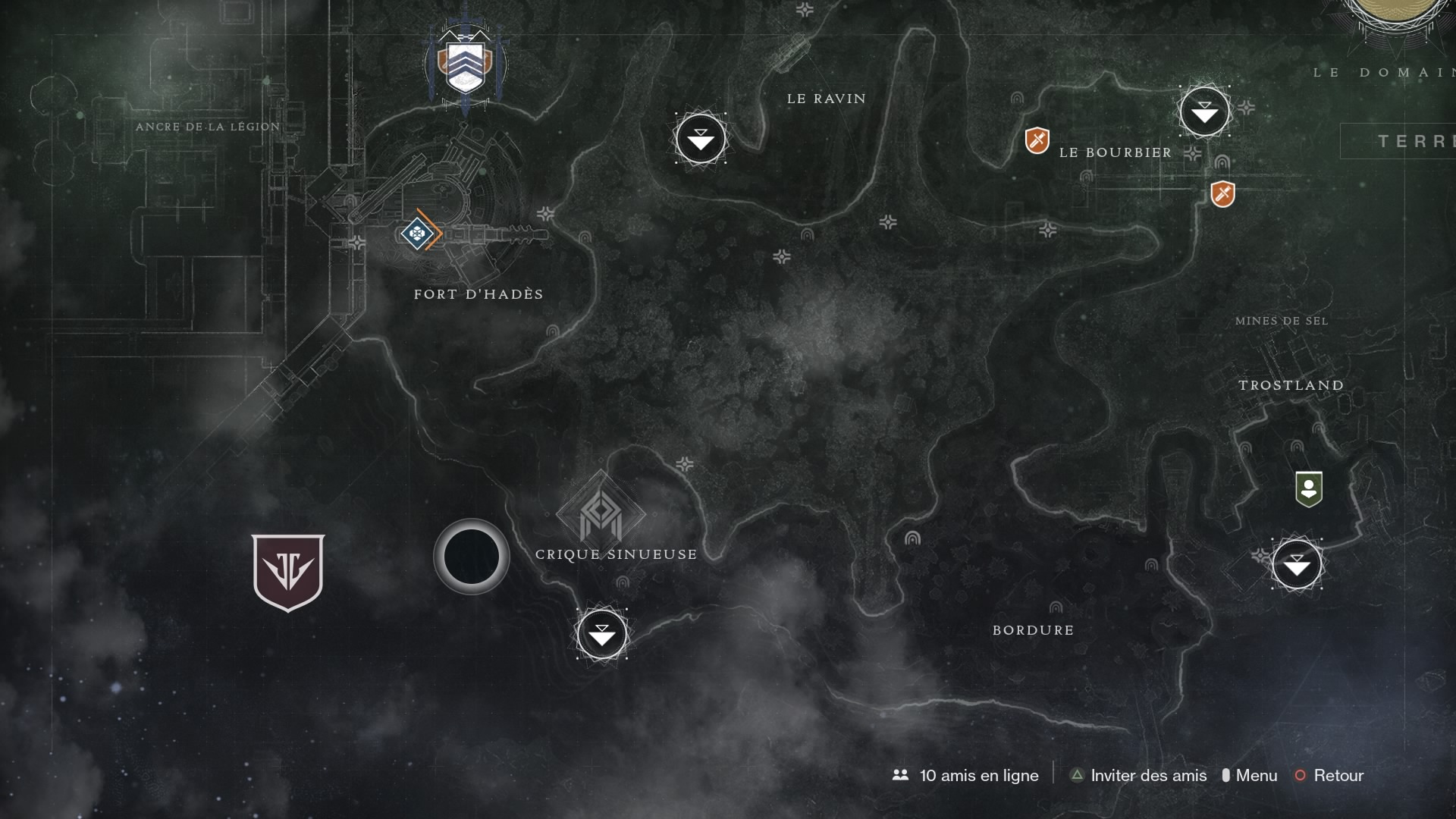1456x819 pixels.
Task: Select the orange sword marker beside Le Bourbier label
Action: pos(1037,140)
